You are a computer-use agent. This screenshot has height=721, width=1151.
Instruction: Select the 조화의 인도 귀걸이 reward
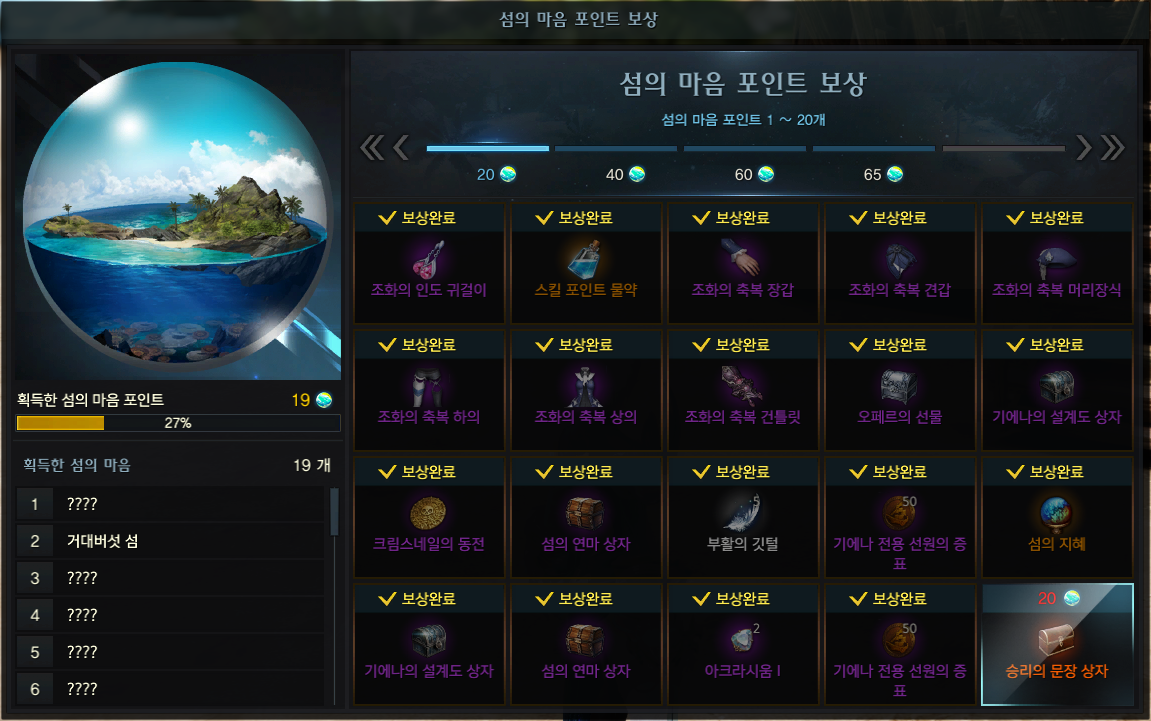[429, 264]
